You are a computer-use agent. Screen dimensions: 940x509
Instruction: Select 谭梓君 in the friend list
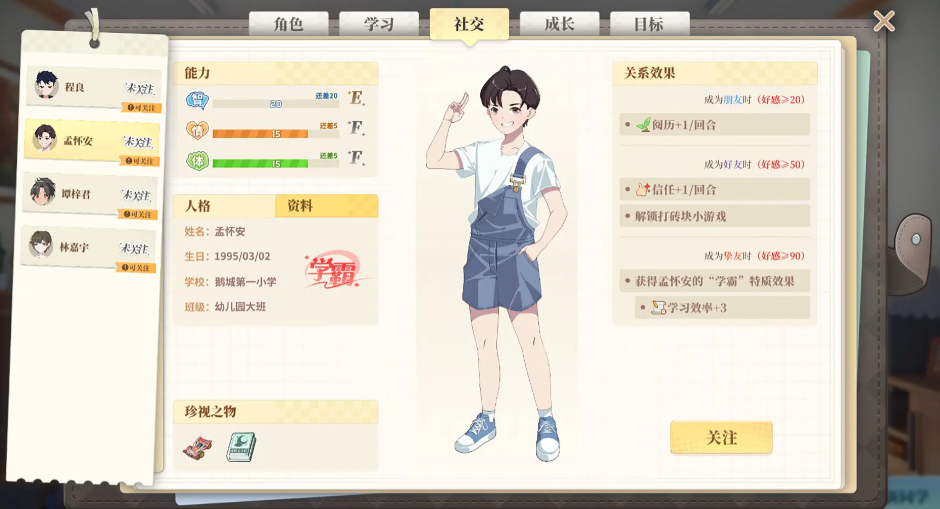point(92,194)
